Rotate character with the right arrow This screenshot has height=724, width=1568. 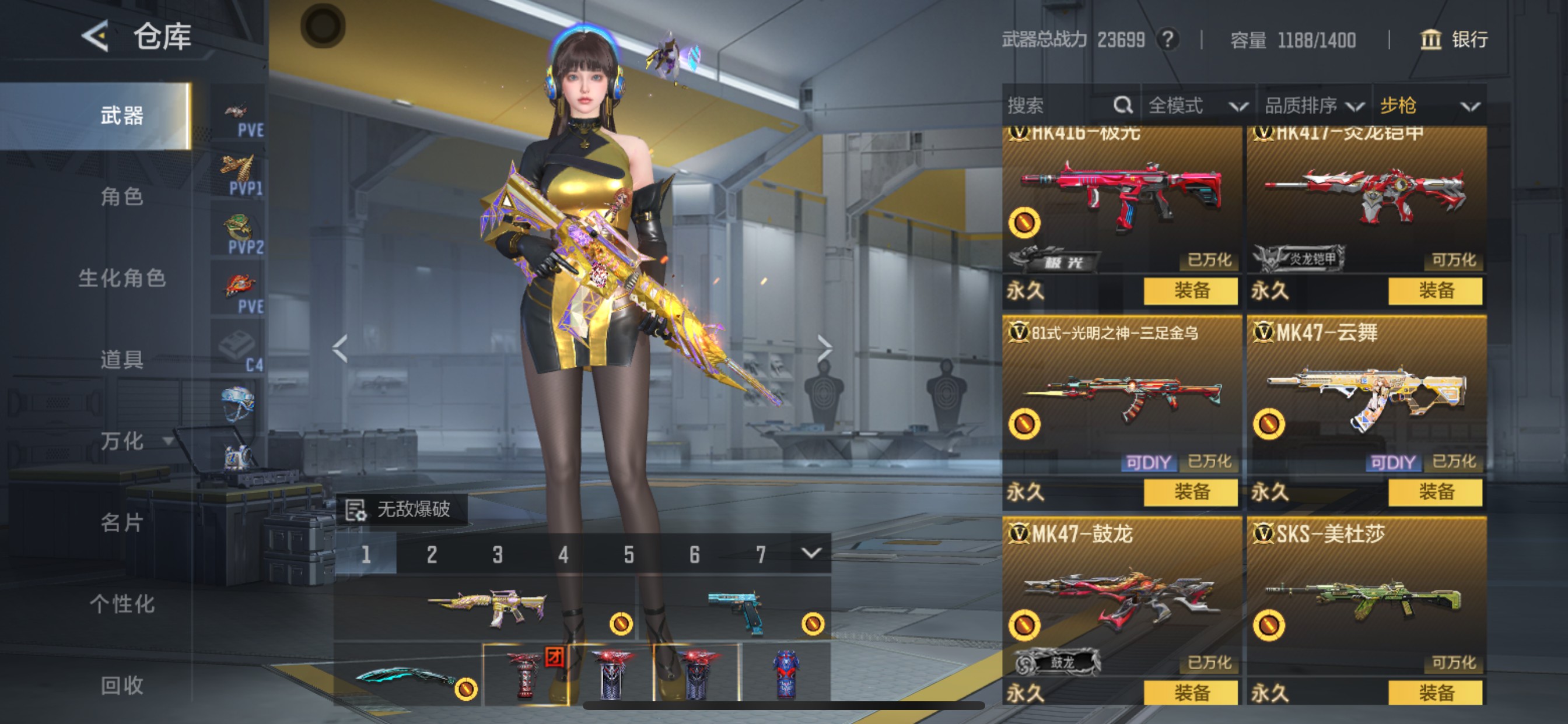pos(824,349)
